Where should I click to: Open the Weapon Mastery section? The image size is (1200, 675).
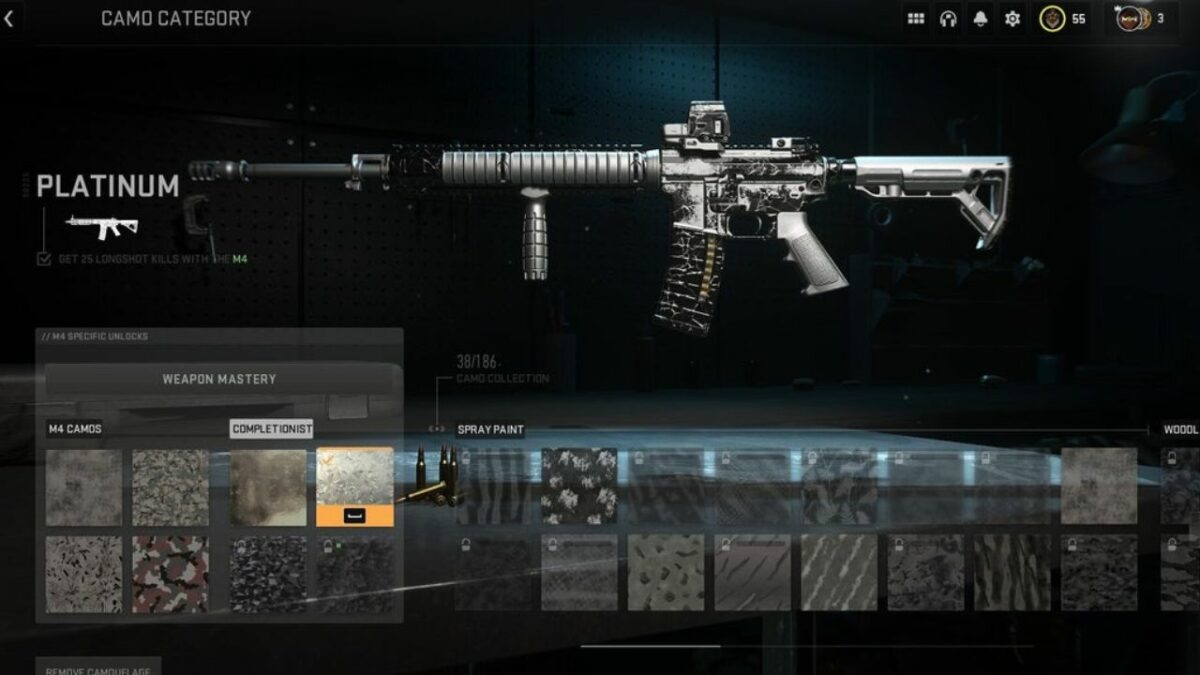(x=219, y=380)
